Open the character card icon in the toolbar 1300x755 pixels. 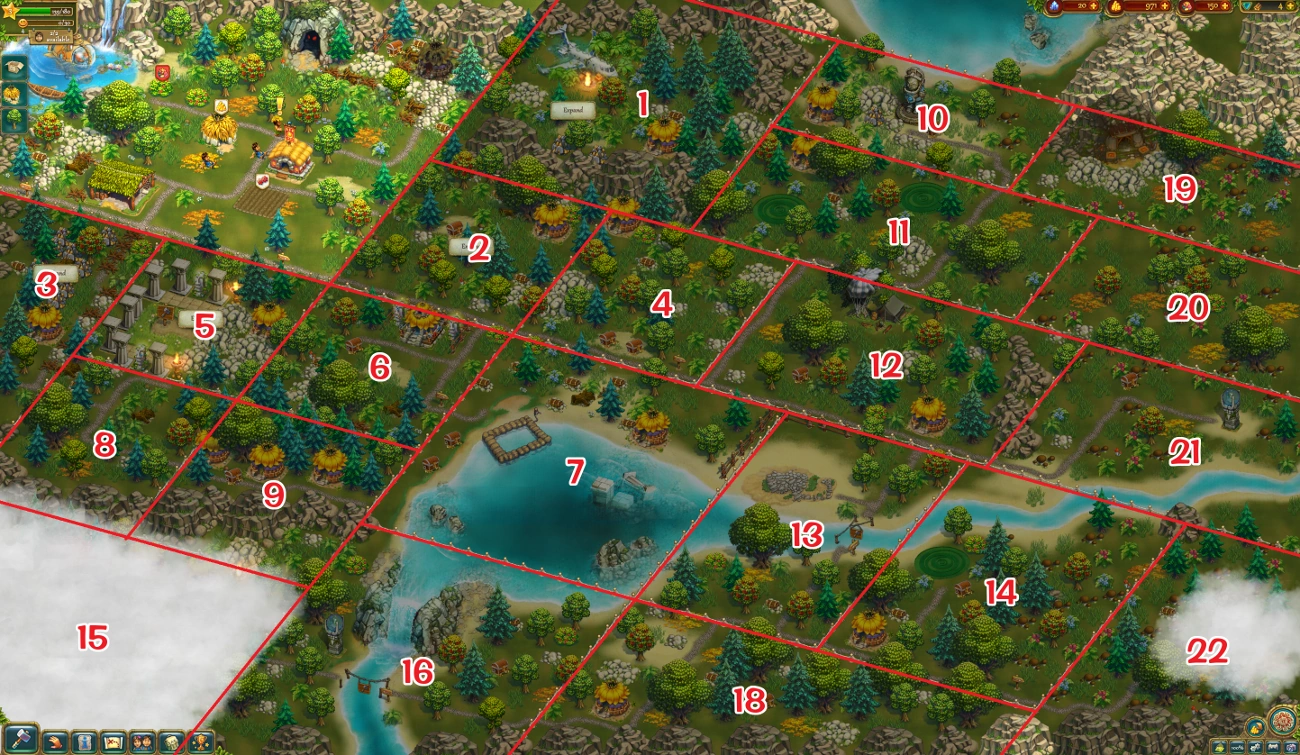[84, 742]
